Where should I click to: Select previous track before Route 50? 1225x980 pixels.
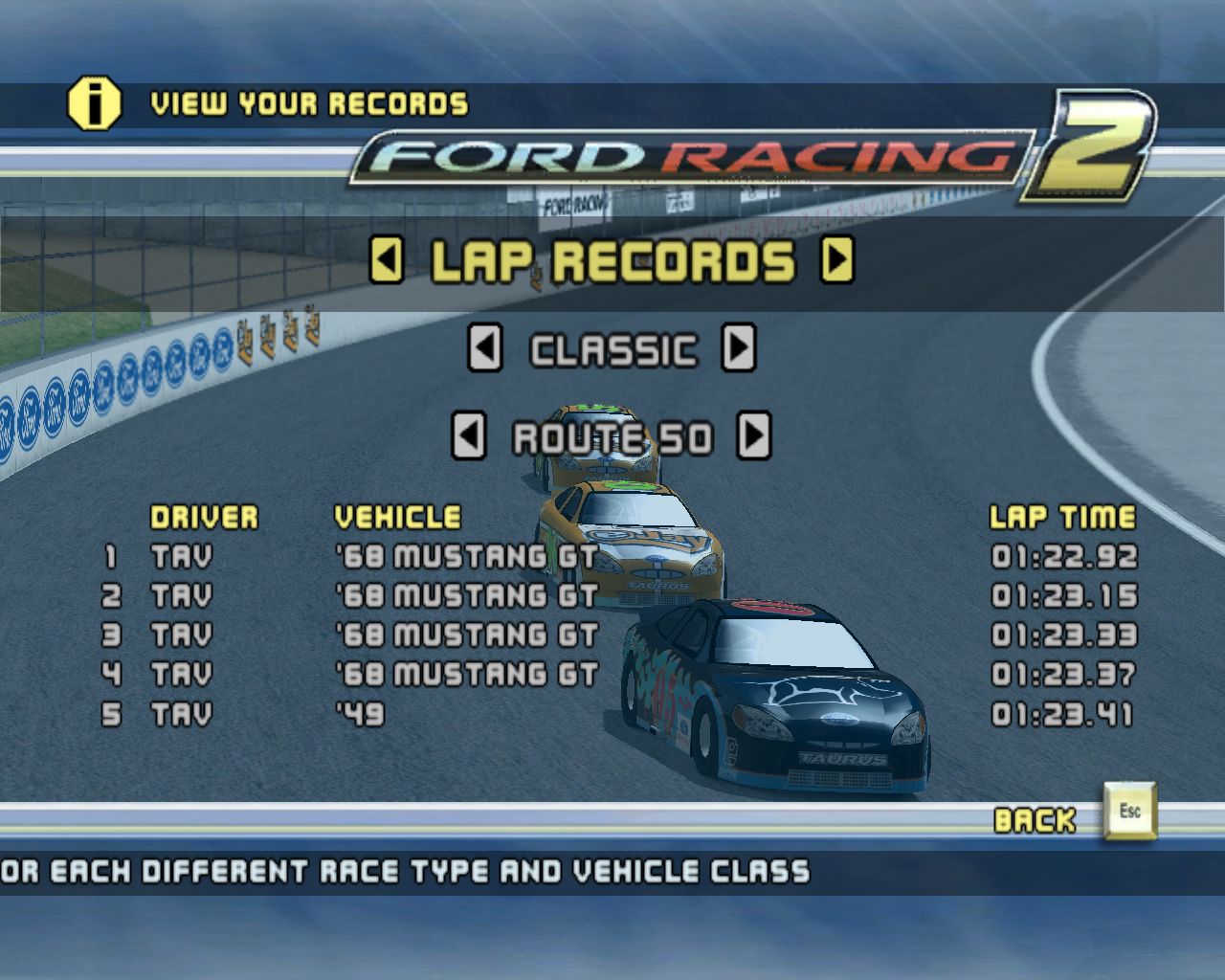point(468,436)
